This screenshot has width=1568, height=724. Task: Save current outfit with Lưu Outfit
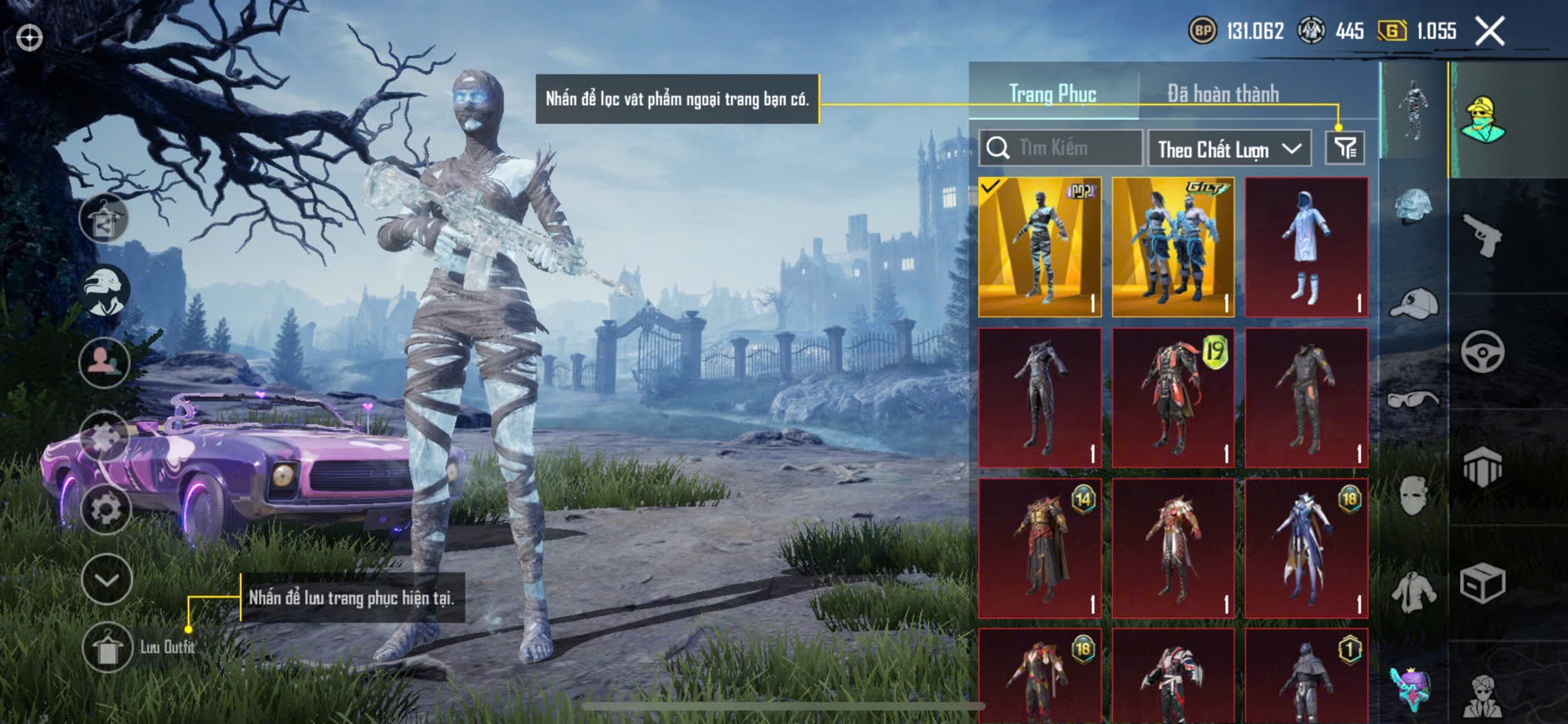[107, 647]
